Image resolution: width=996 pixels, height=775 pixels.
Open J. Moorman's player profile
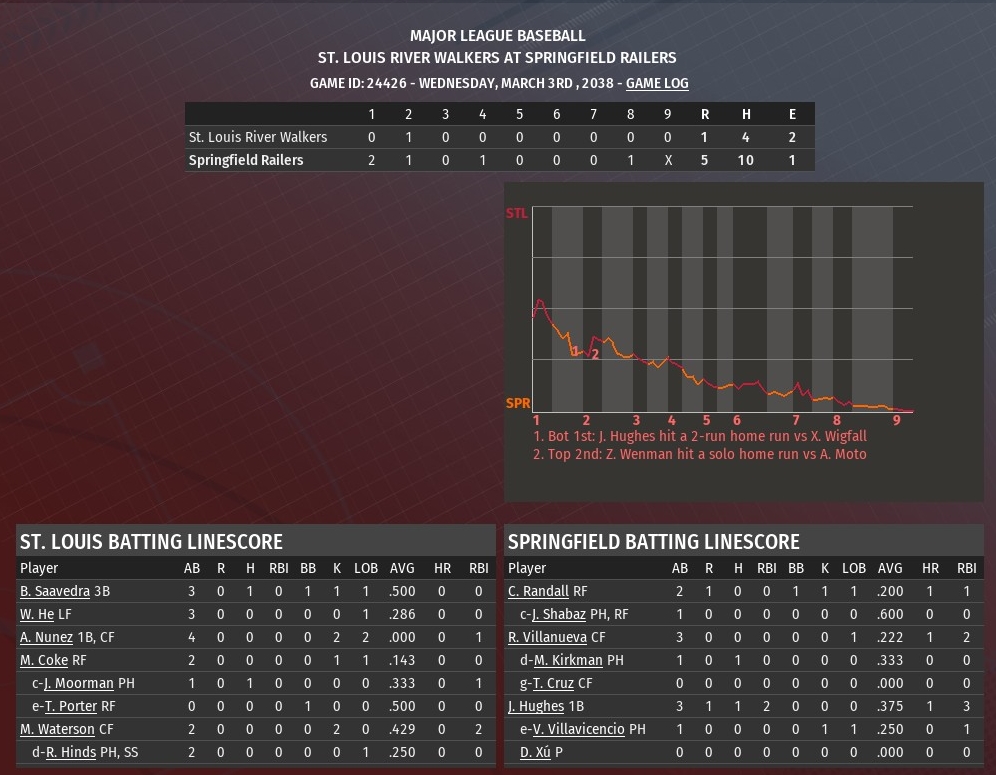[80, 683]
